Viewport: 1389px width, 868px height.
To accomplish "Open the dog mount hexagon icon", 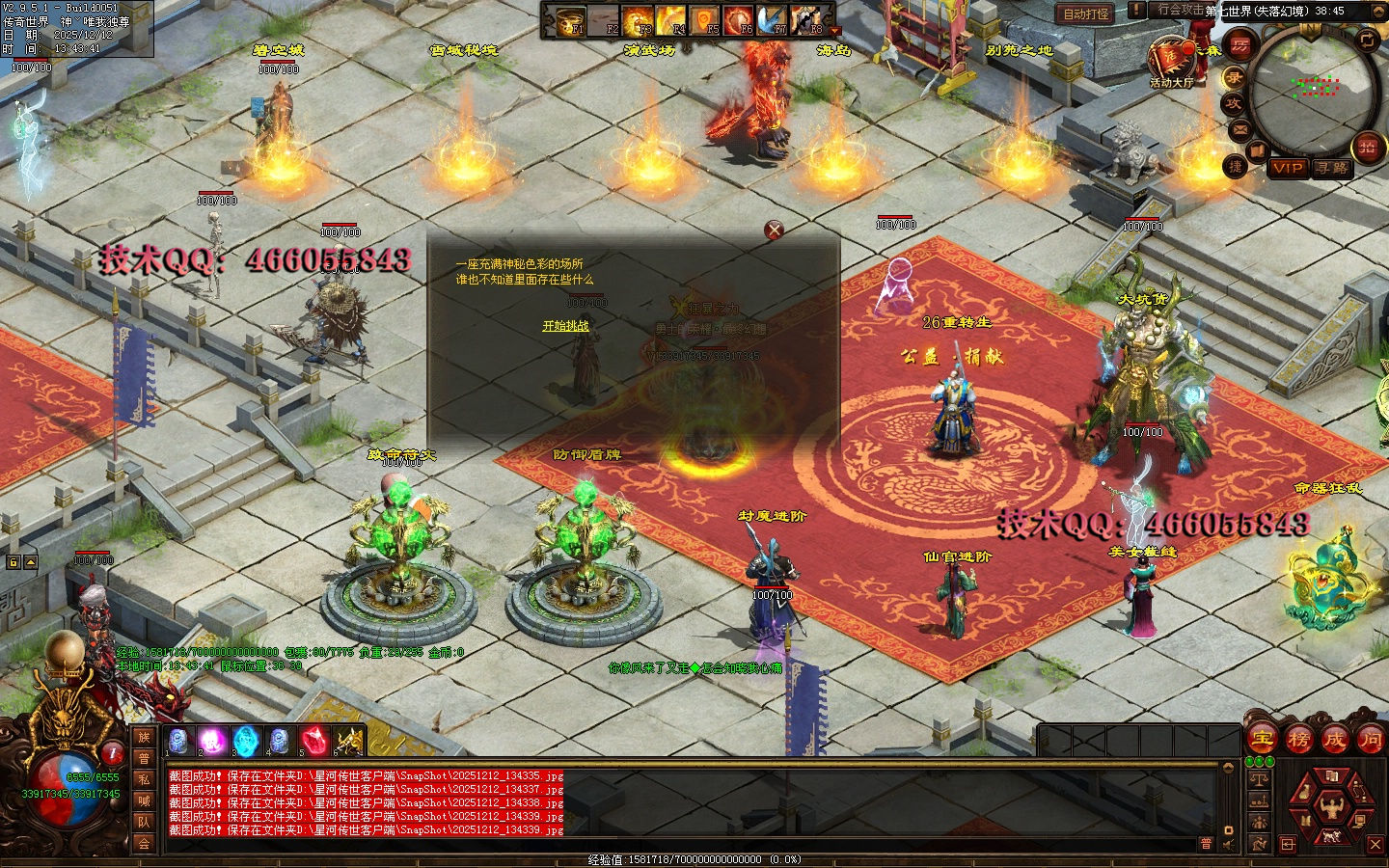I will (1331, 835).
